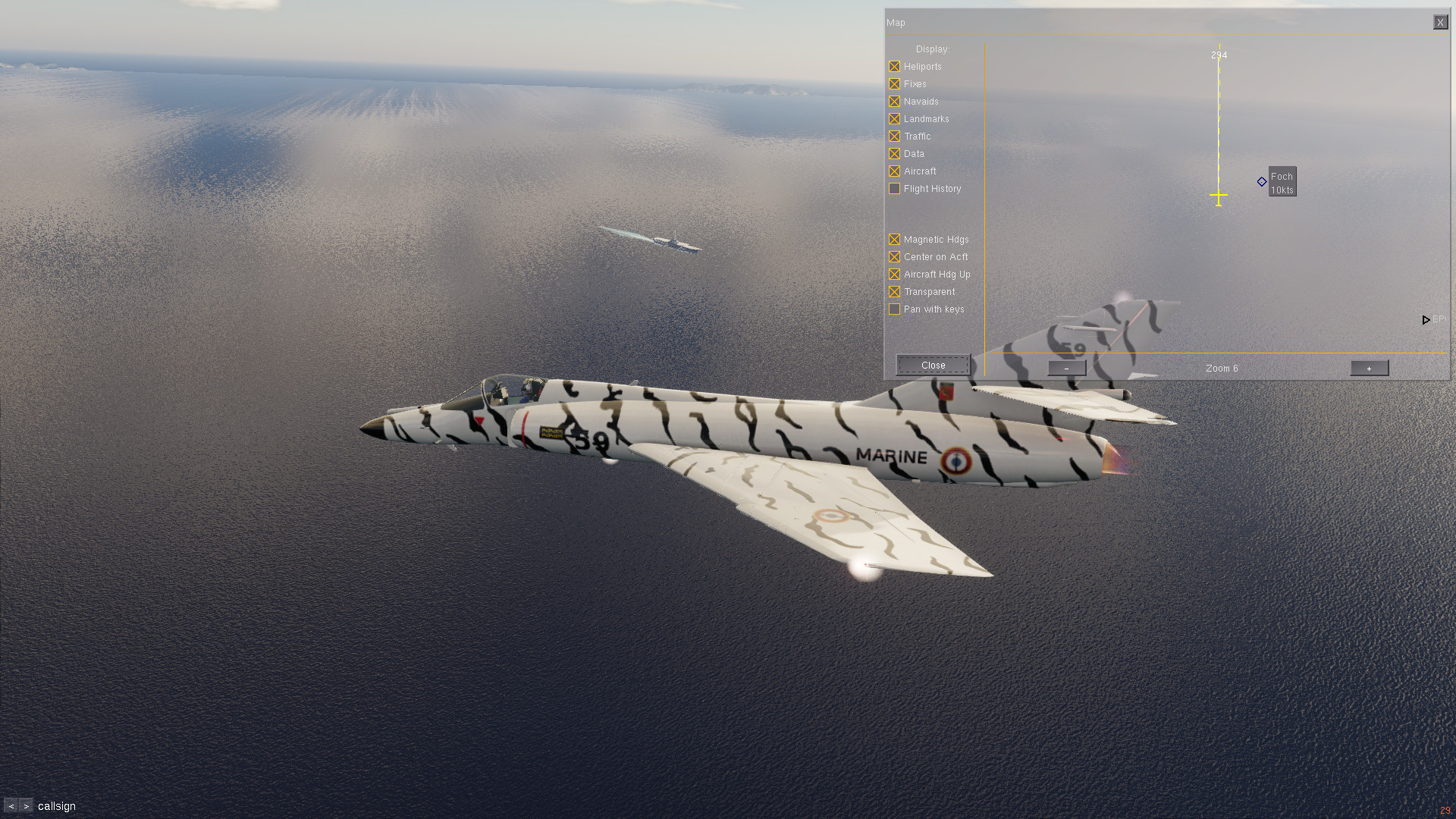Turn off the Transparent map option
The image size is (1456, 819).
895,292
